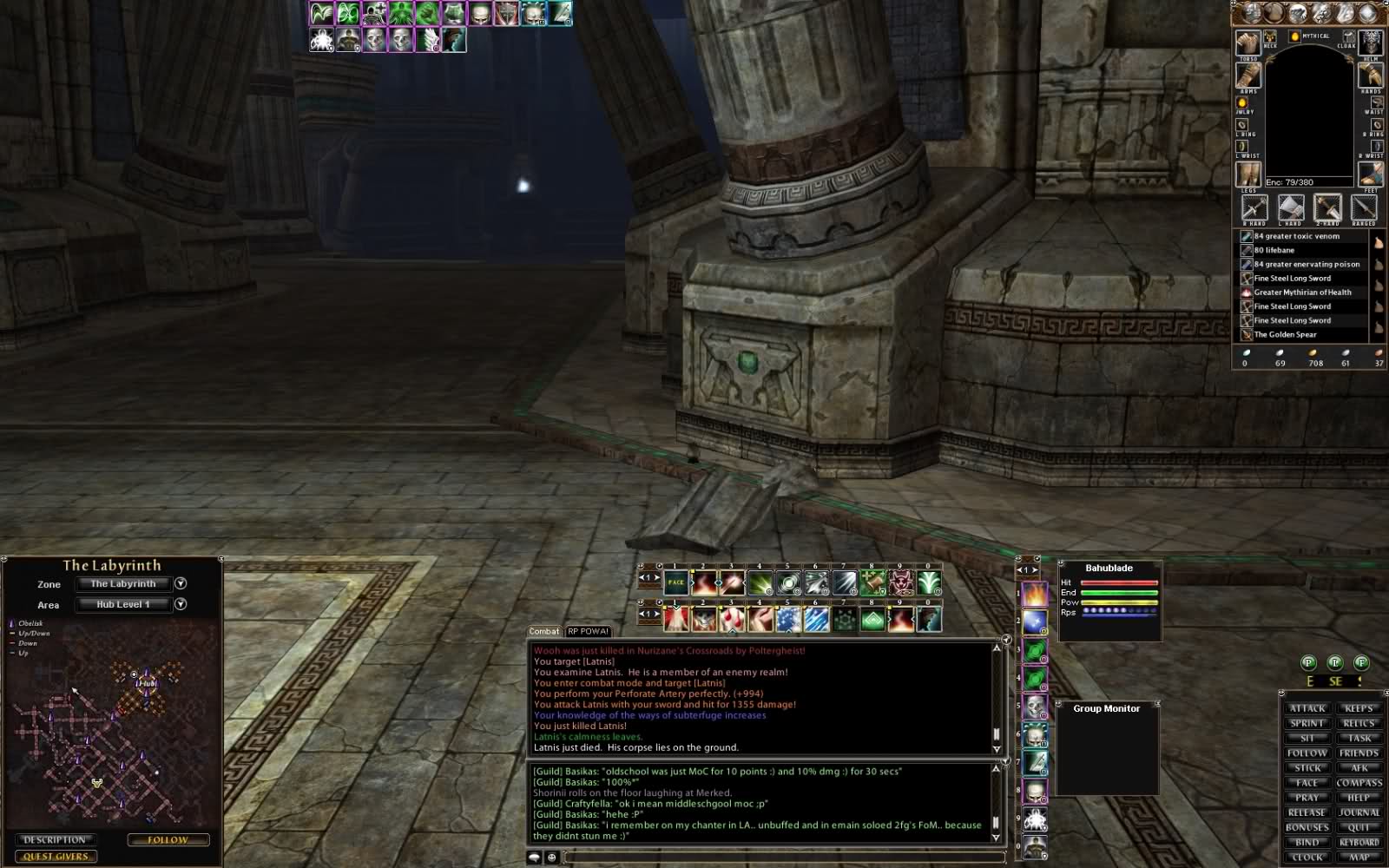Open the JOURNAL window
1389x868 pixels.
tap(1359, 812)
